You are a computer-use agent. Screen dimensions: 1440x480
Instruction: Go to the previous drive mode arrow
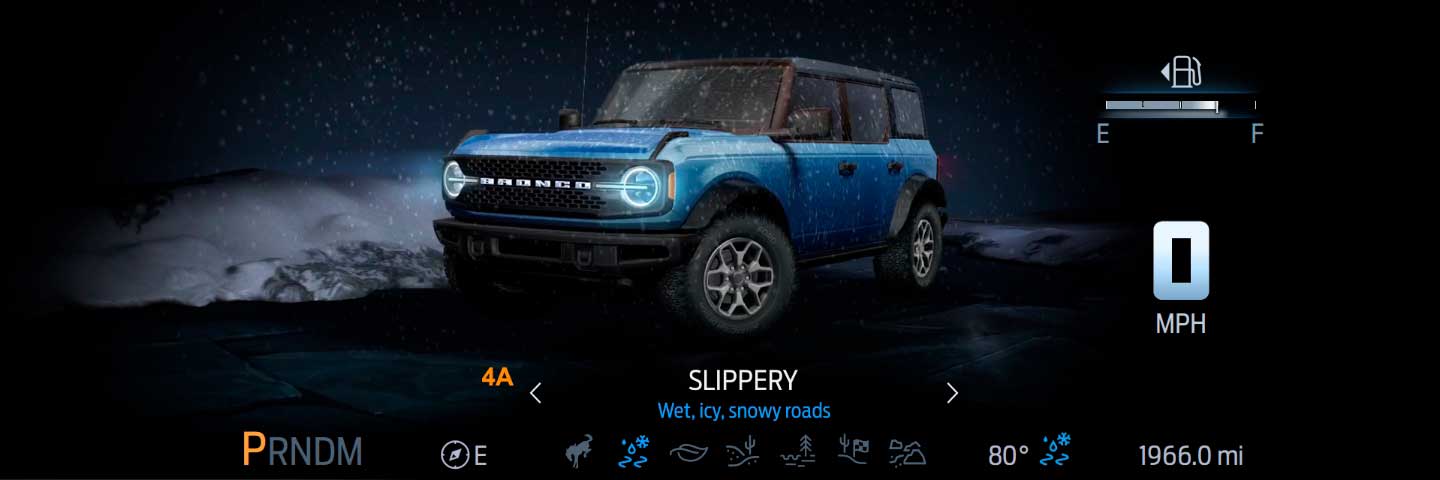tap(536, 393)
